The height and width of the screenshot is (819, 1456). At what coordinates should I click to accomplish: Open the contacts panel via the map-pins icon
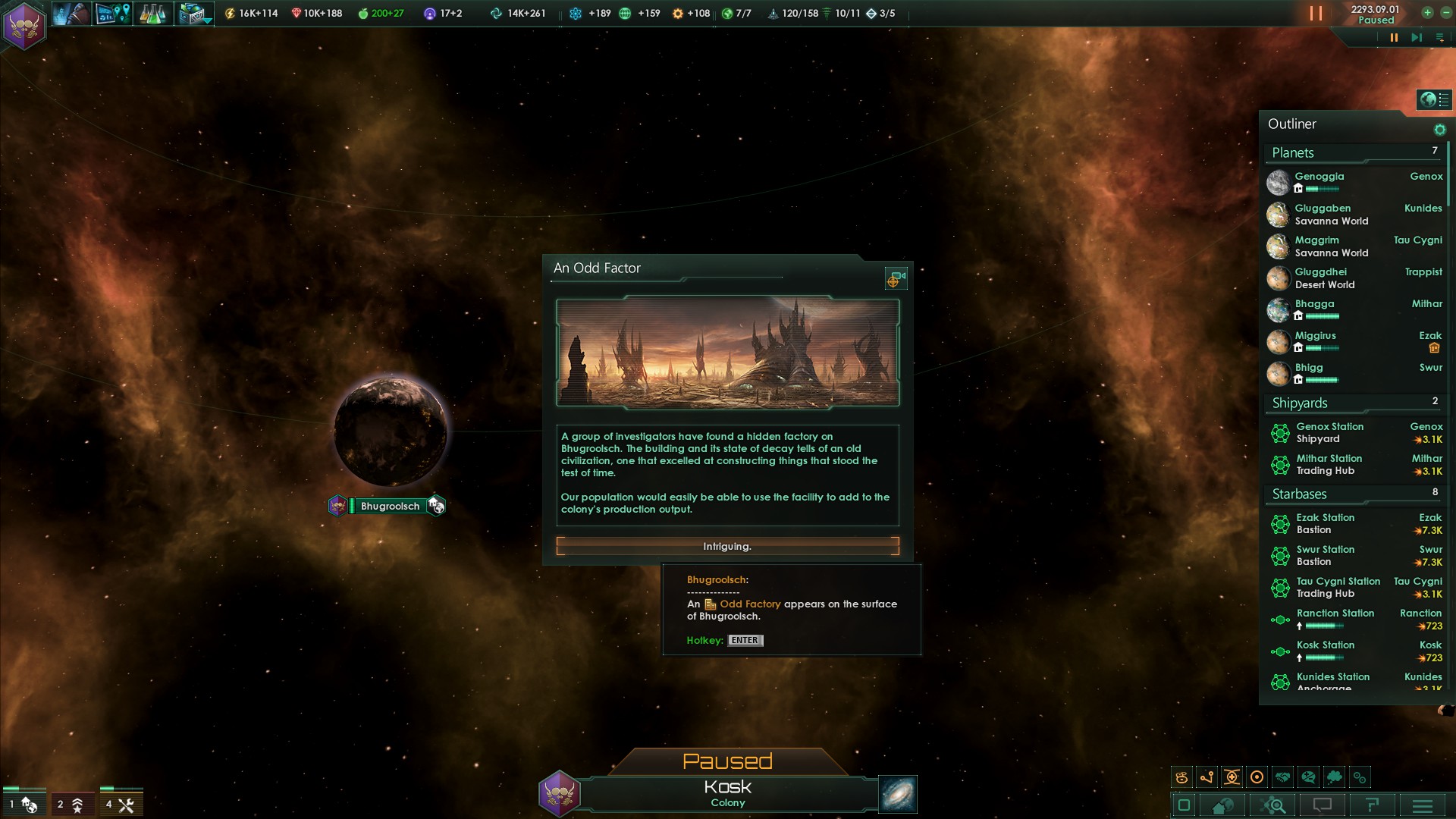click(113, 13)
